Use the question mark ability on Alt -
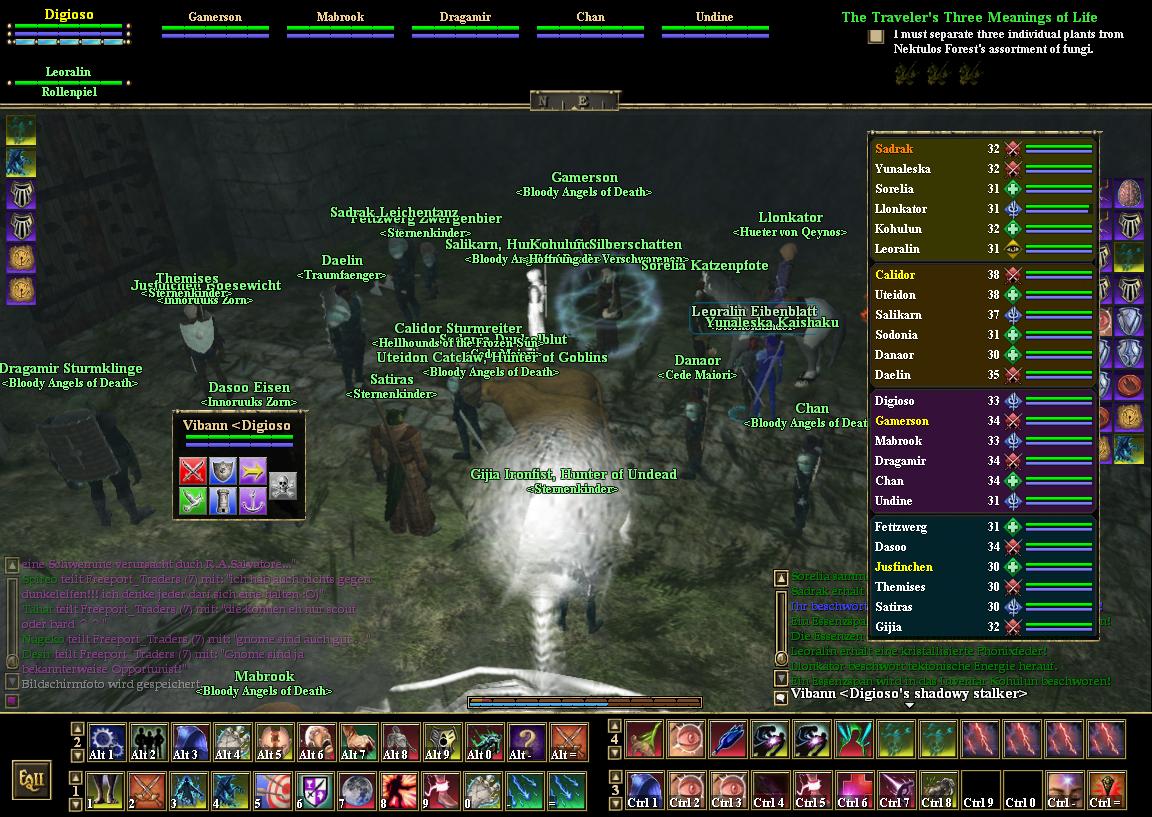This screenshot has height=817, width=1152. (x=527, y=743)
